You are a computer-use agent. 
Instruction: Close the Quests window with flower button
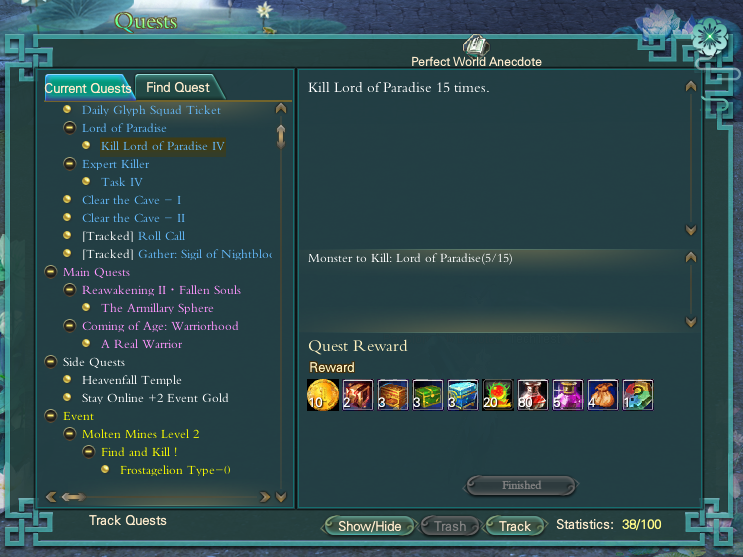coord(711,37)
